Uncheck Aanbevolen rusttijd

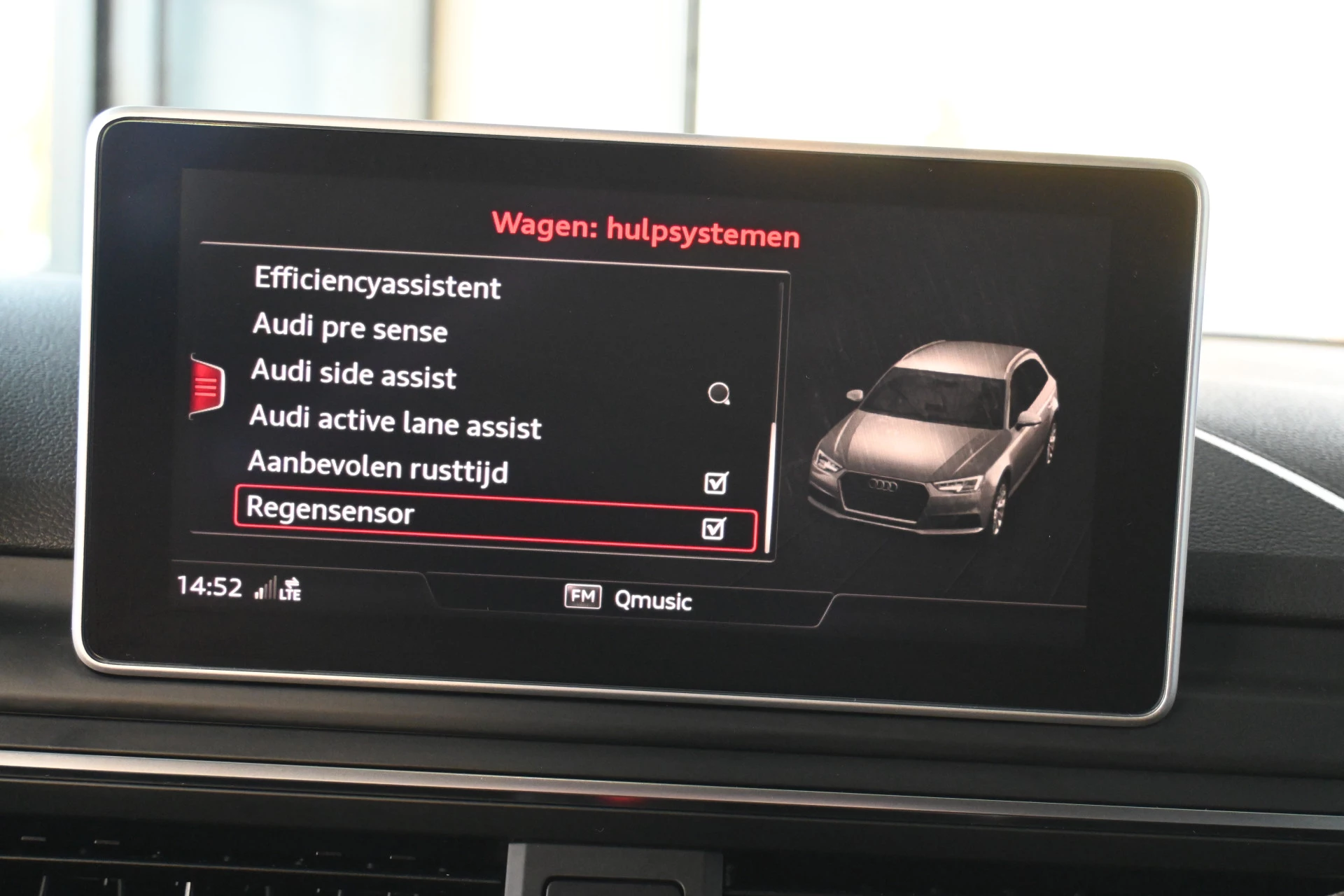(714, 481)
